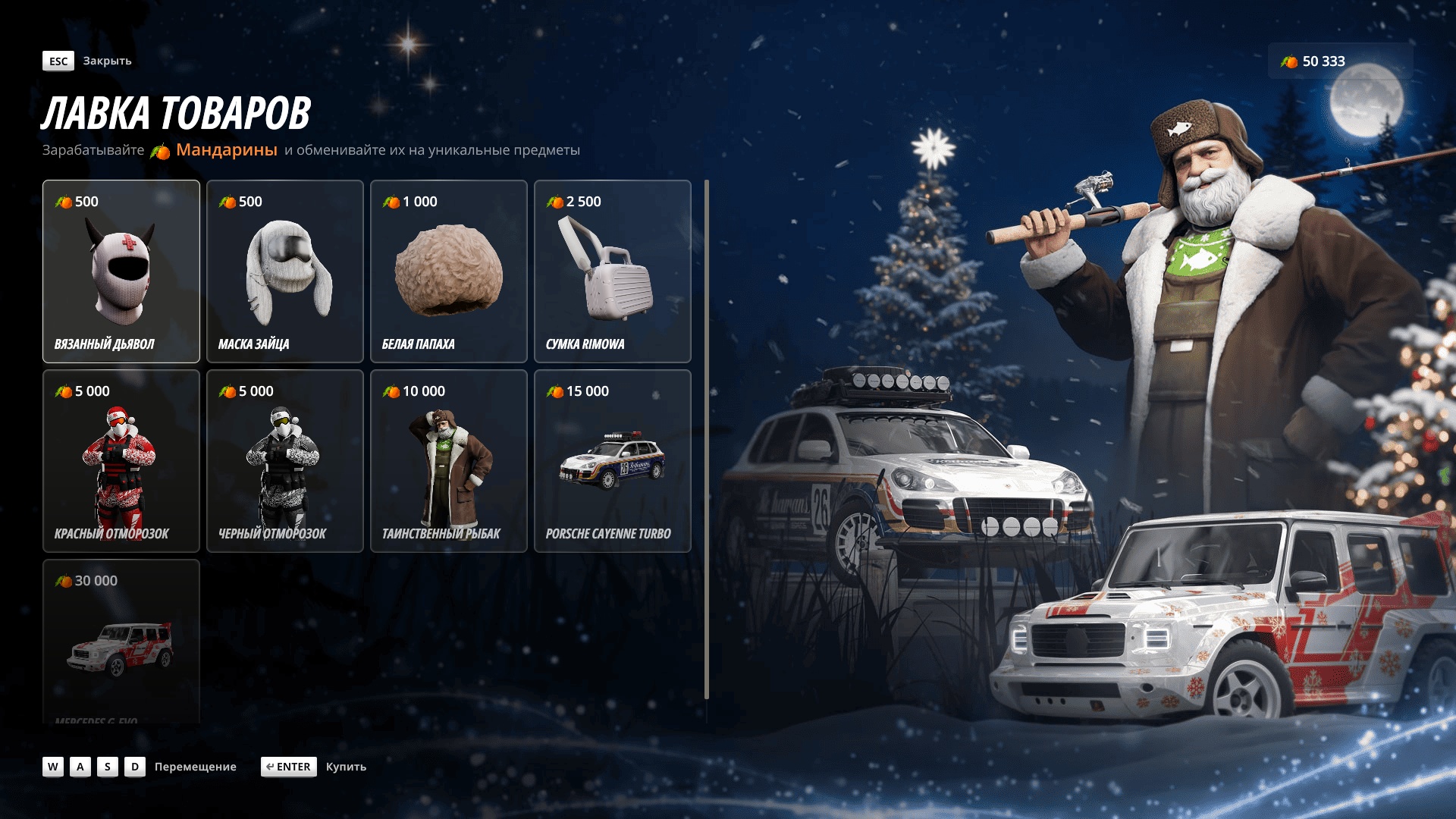Select the Красный Отморозок outfit
This screenshot has height=819, width=1456.
(x=121, y=461)
